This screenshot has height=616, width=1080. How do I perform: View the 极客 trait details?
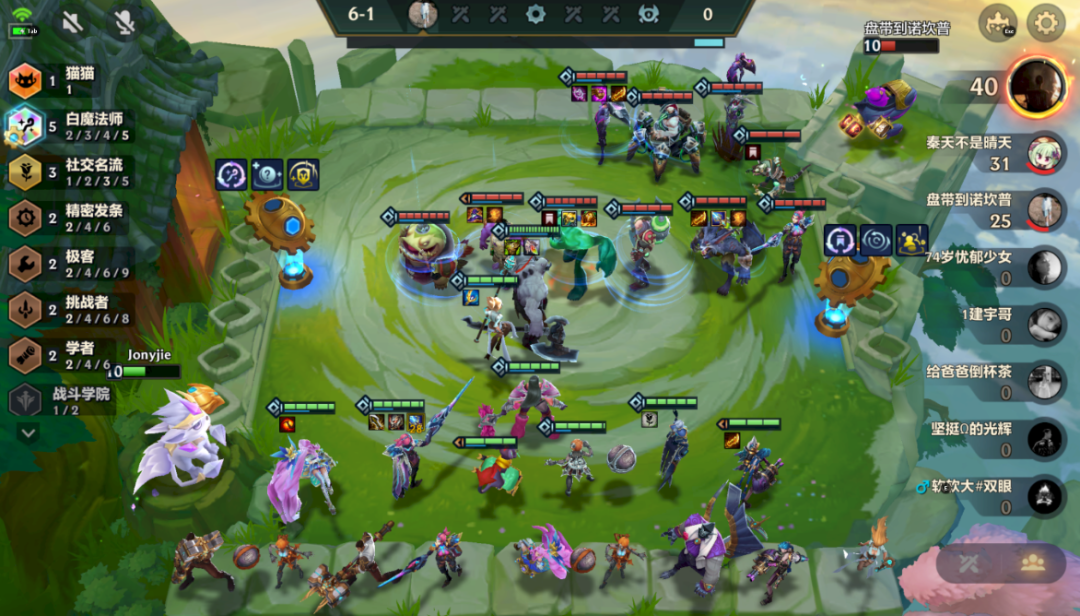click(70, 264)
